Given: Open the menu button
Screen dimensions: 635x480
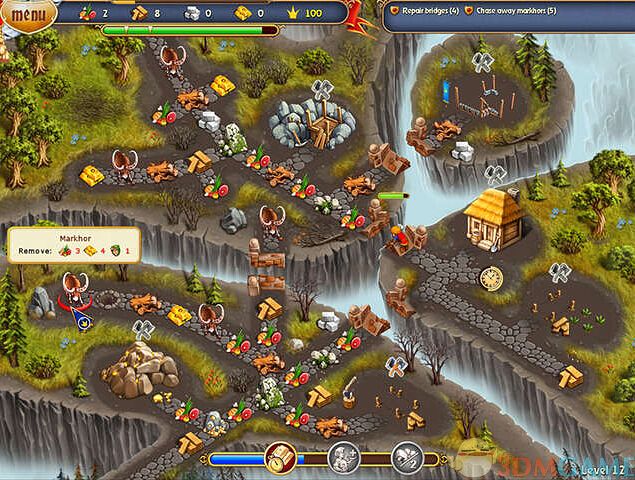Looking at the screenshot, I should point(29,15).
